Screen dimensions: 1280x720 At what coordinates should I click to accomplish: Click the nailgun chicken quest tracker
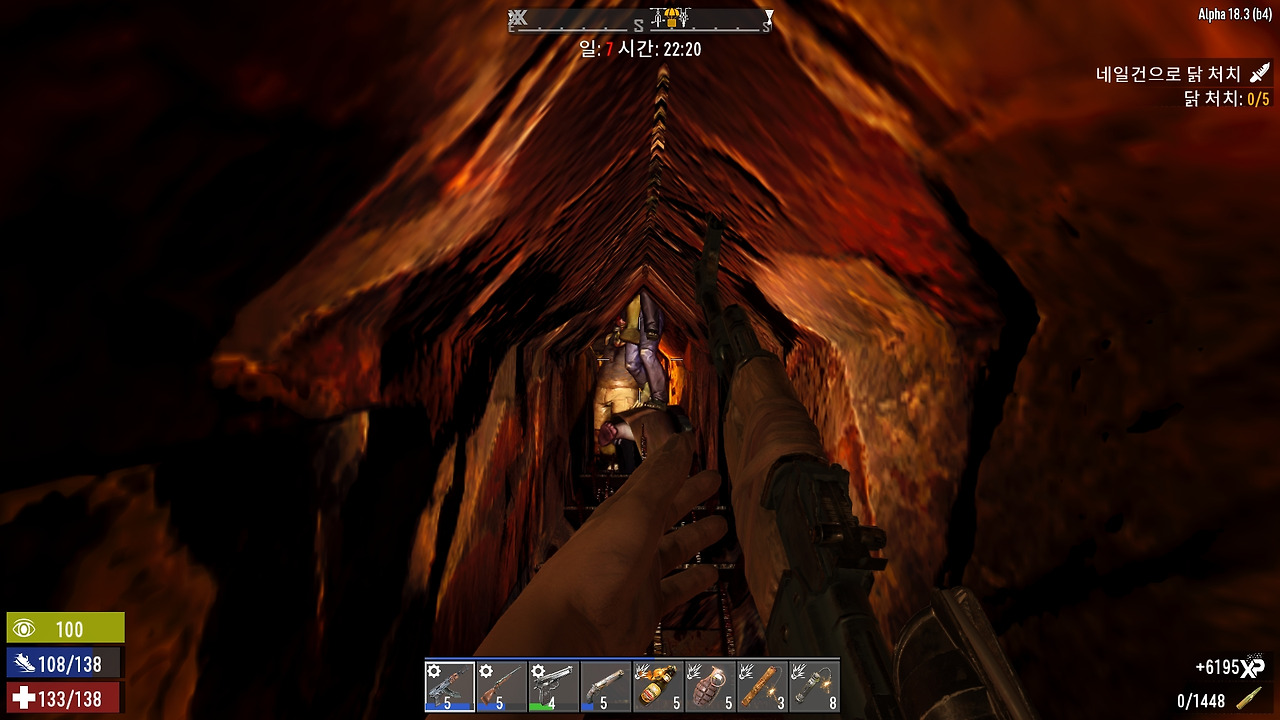pos(1168,75)
